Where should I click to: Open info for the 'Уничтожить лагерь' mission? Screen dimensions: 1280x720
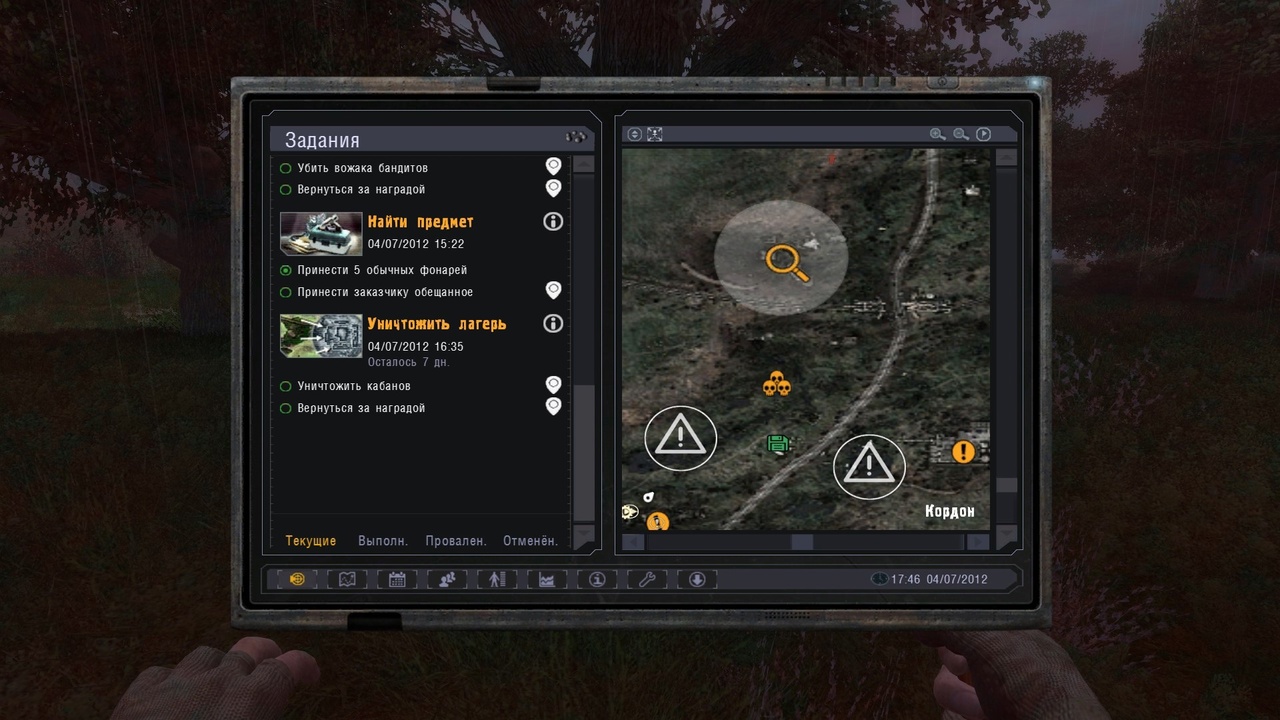coord(553,323)
